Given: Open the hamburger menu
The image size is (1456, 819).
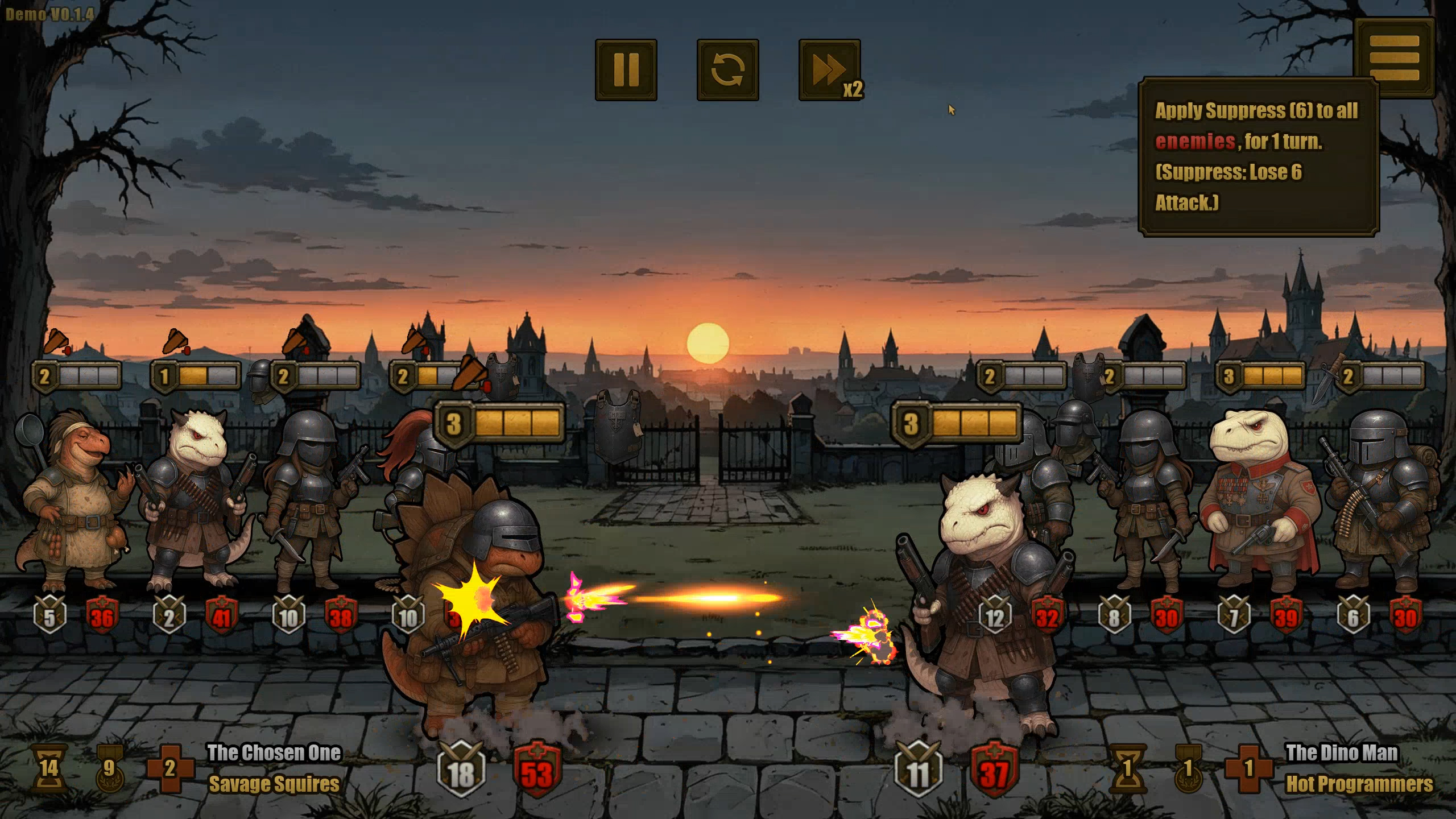Looking at the screenshot, I should [1394, 57].
